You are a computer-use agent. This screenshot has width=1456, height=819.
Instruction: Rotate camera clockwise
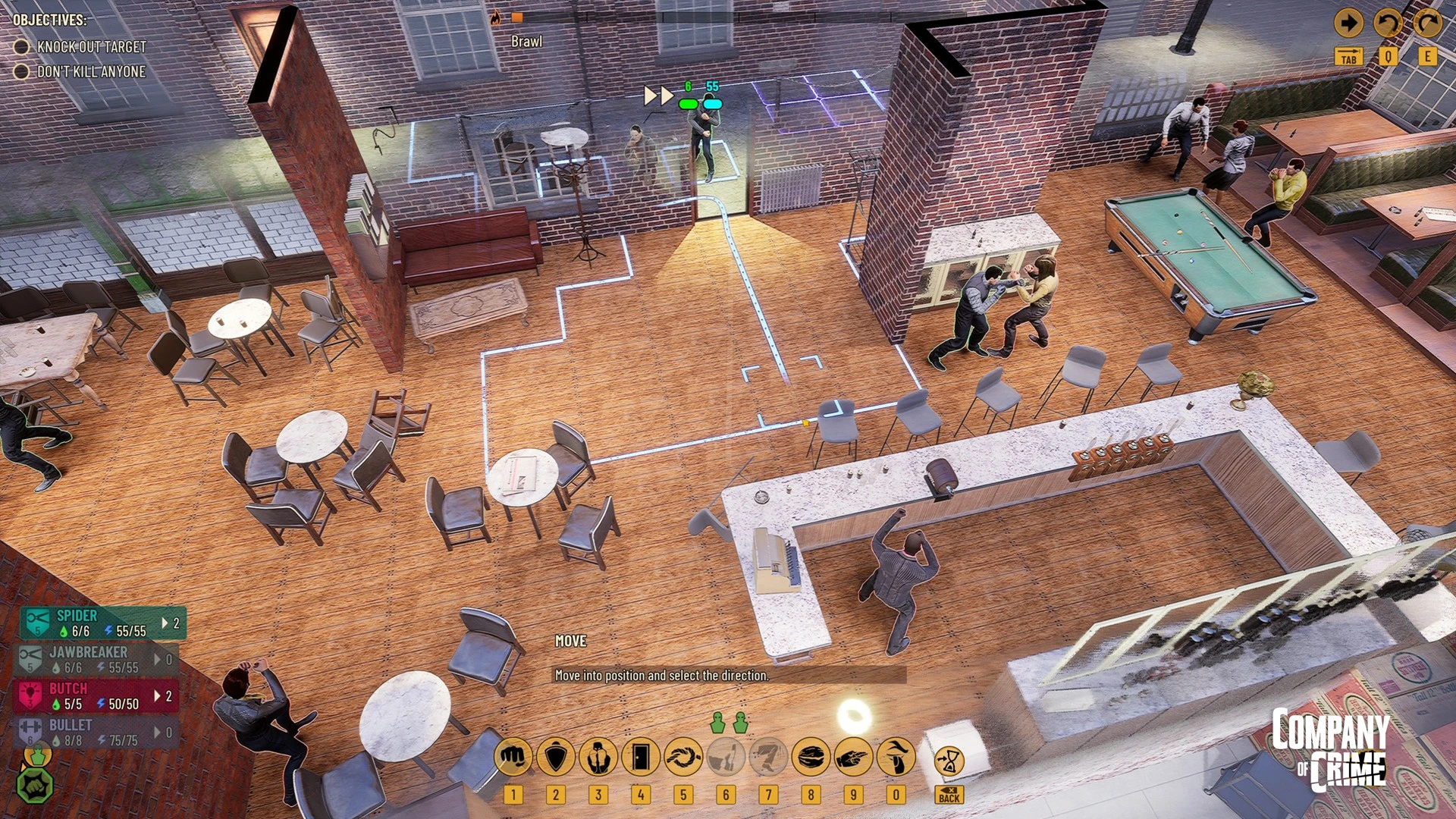[x=1427, y=24]
